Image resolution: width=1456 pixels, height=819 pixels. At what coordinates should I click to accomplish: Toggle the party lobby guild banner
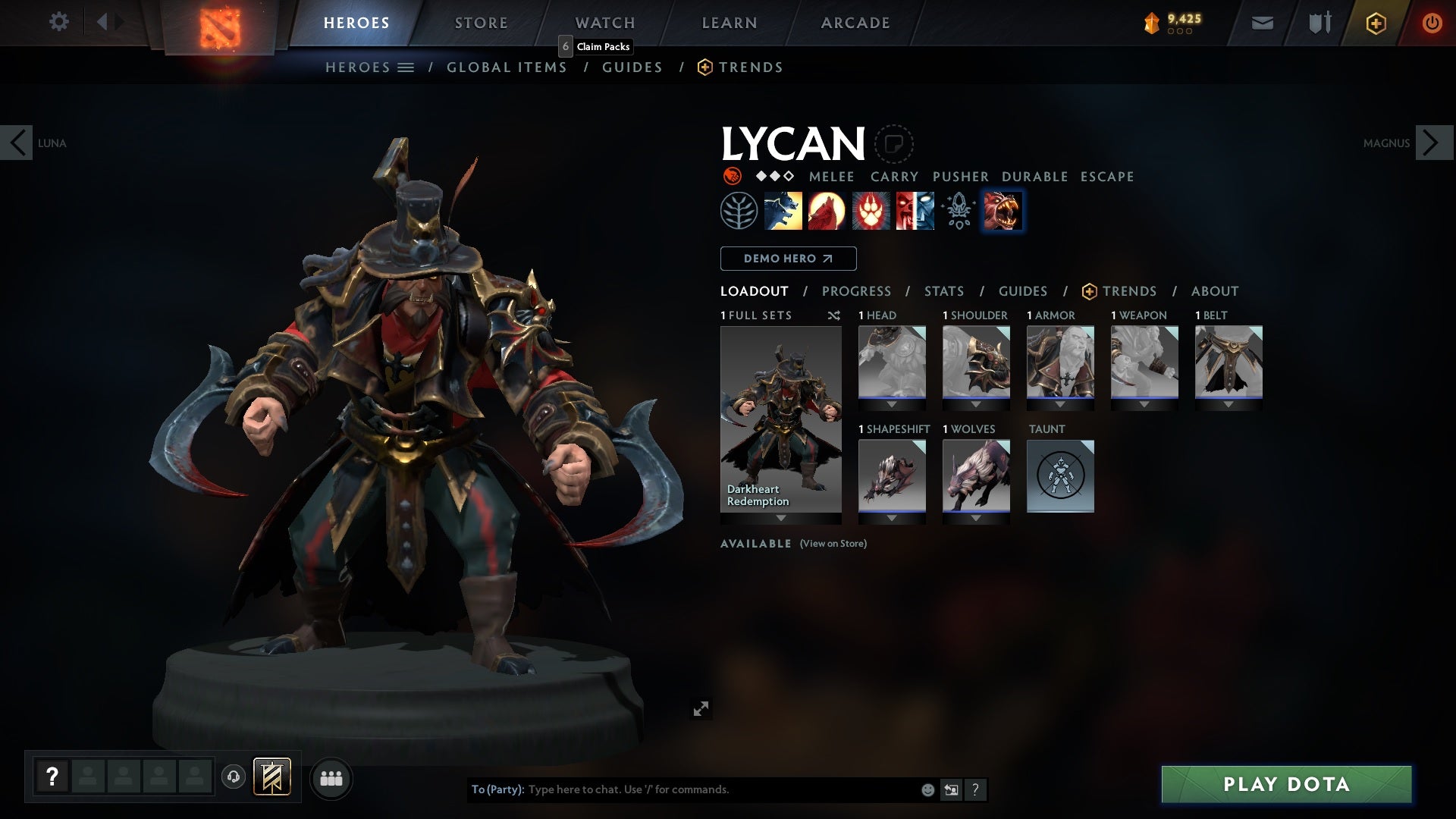coord(272,777)
